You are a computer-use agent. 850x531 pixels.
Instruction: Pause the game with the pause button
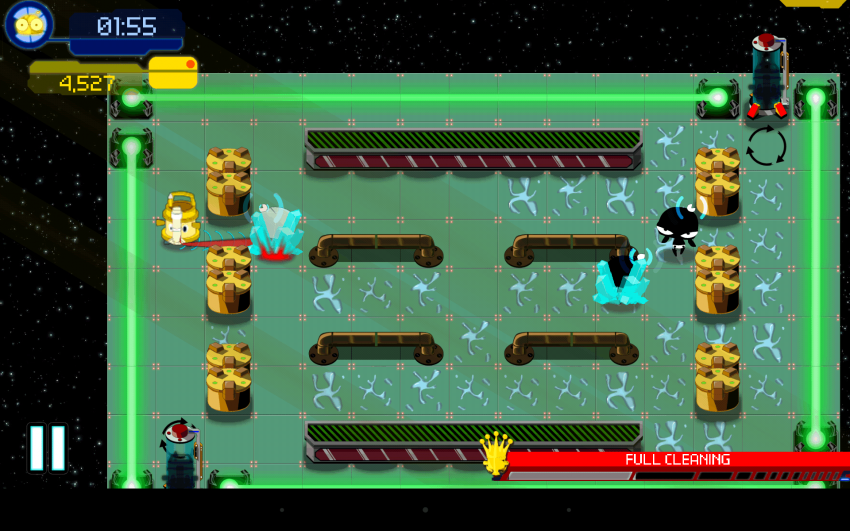pyautogui.click(x=47, y=448)
